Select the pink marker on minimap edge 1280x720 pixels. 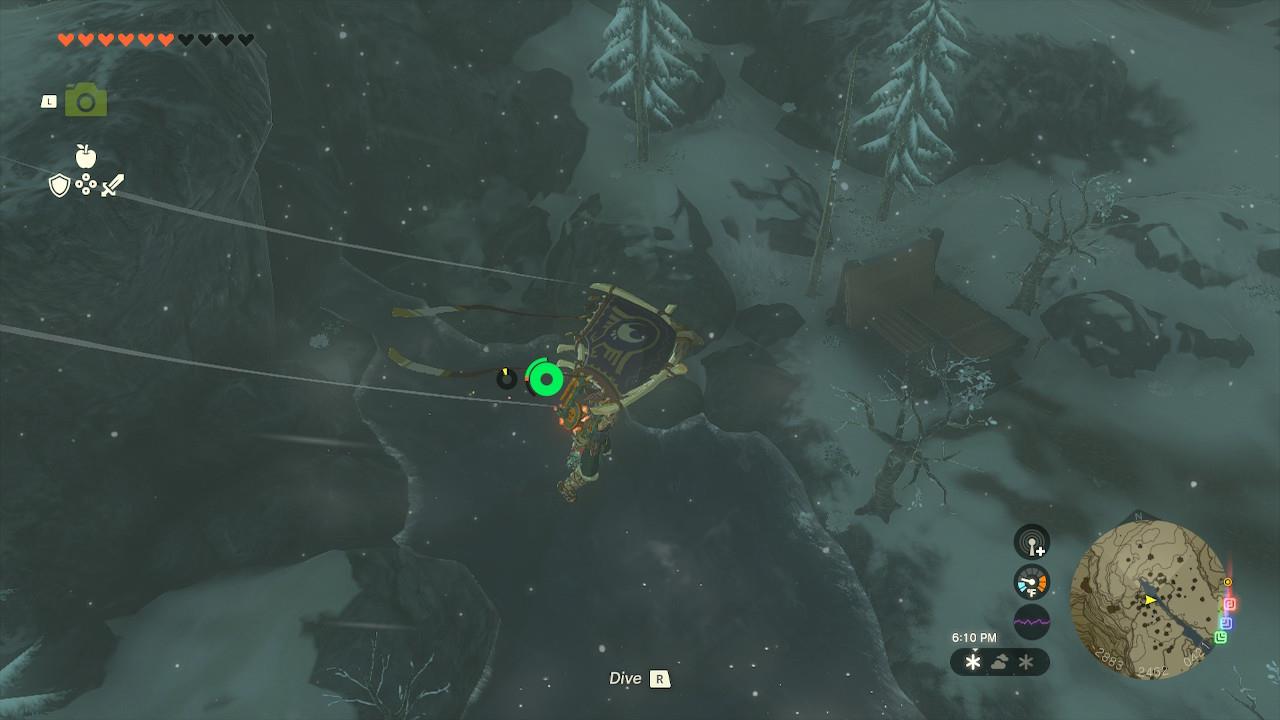click(1230, 604)
